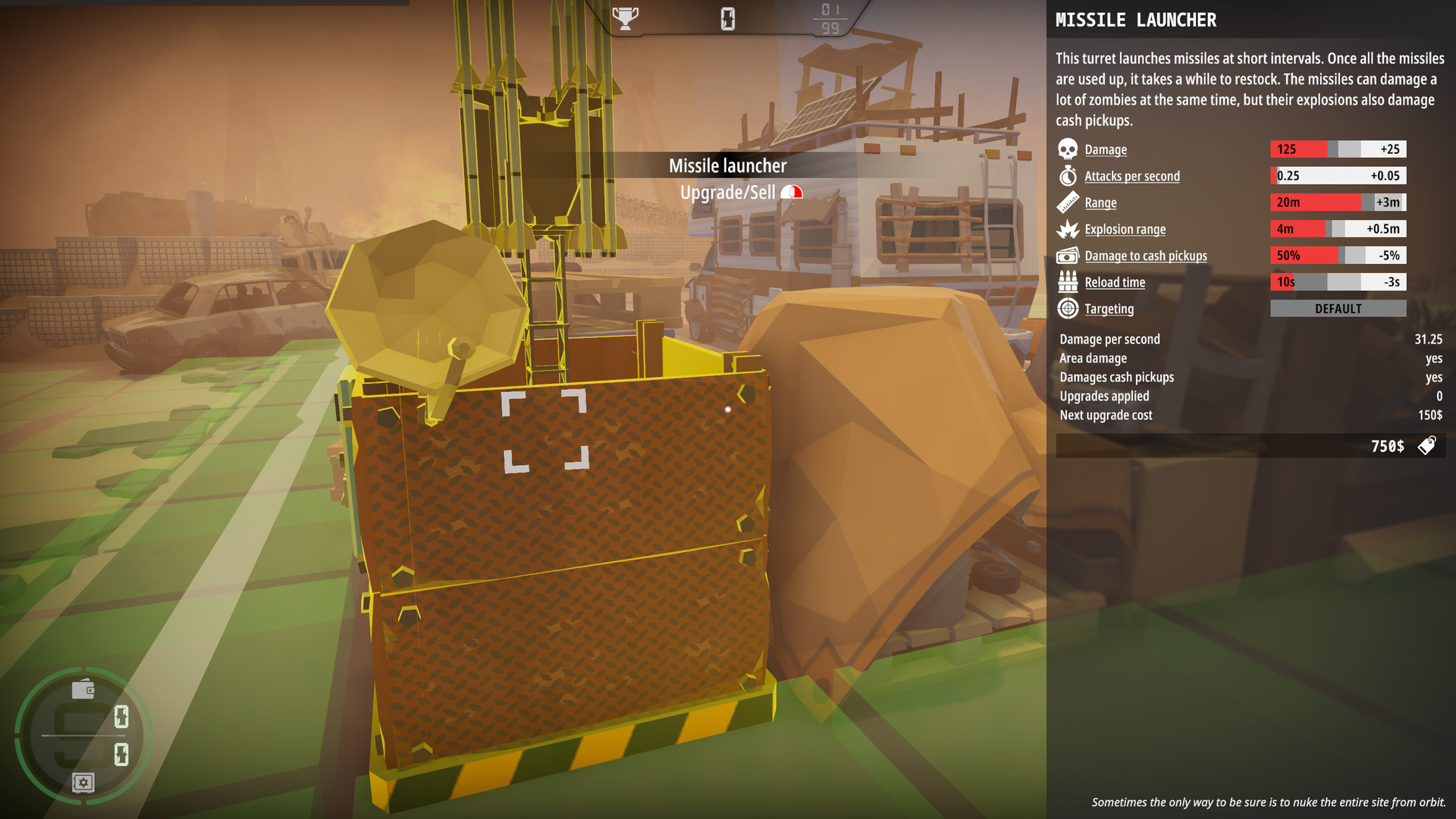Open the Attacks per second upgrade link
The width and height of the screenshot is (1456, 819).
pyautogui.click(x=1131, y=176)
